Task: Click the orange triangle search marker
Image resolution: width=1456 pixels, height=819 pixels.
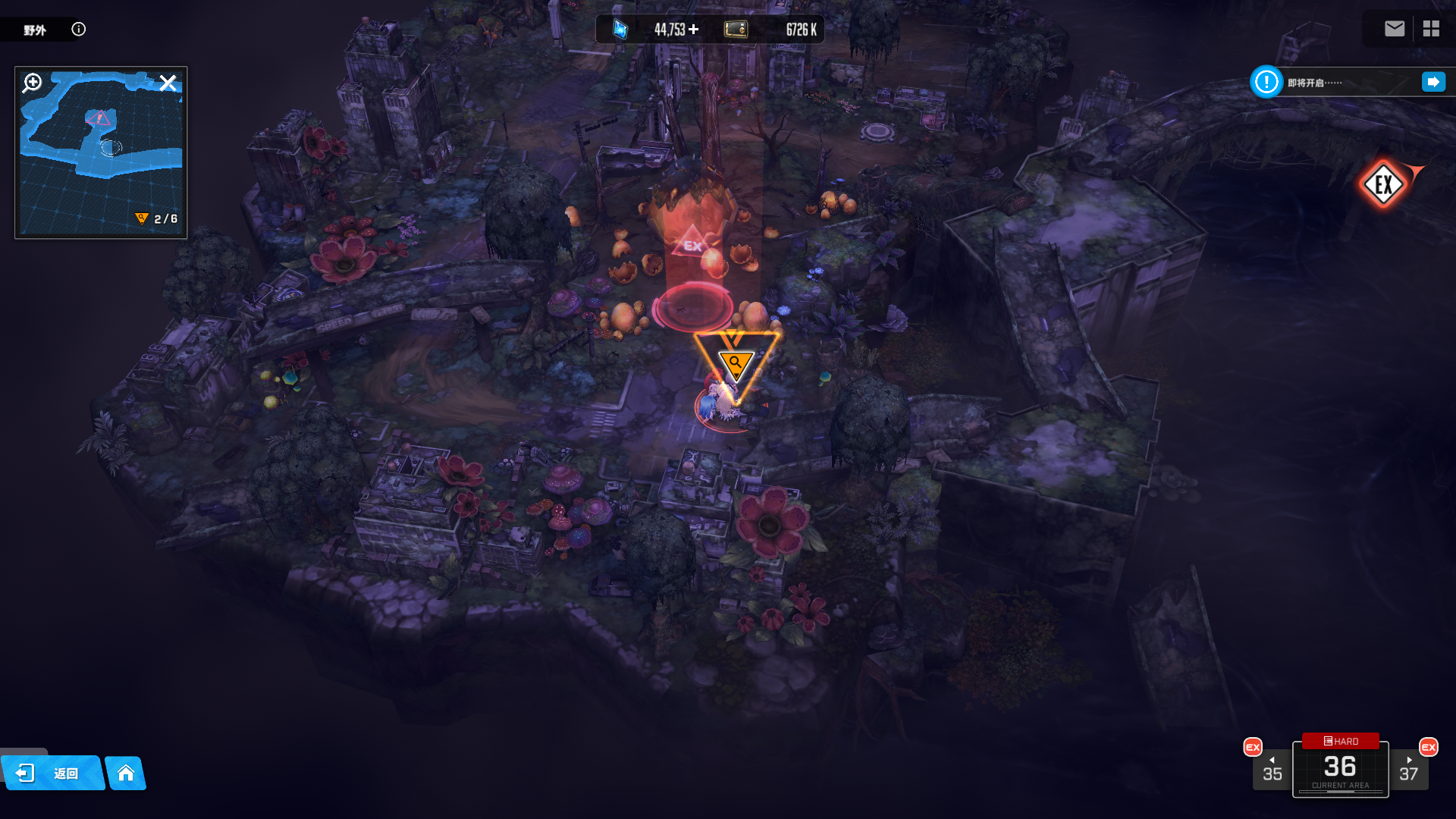Action: pyautogui.click(x=735, y=364)
